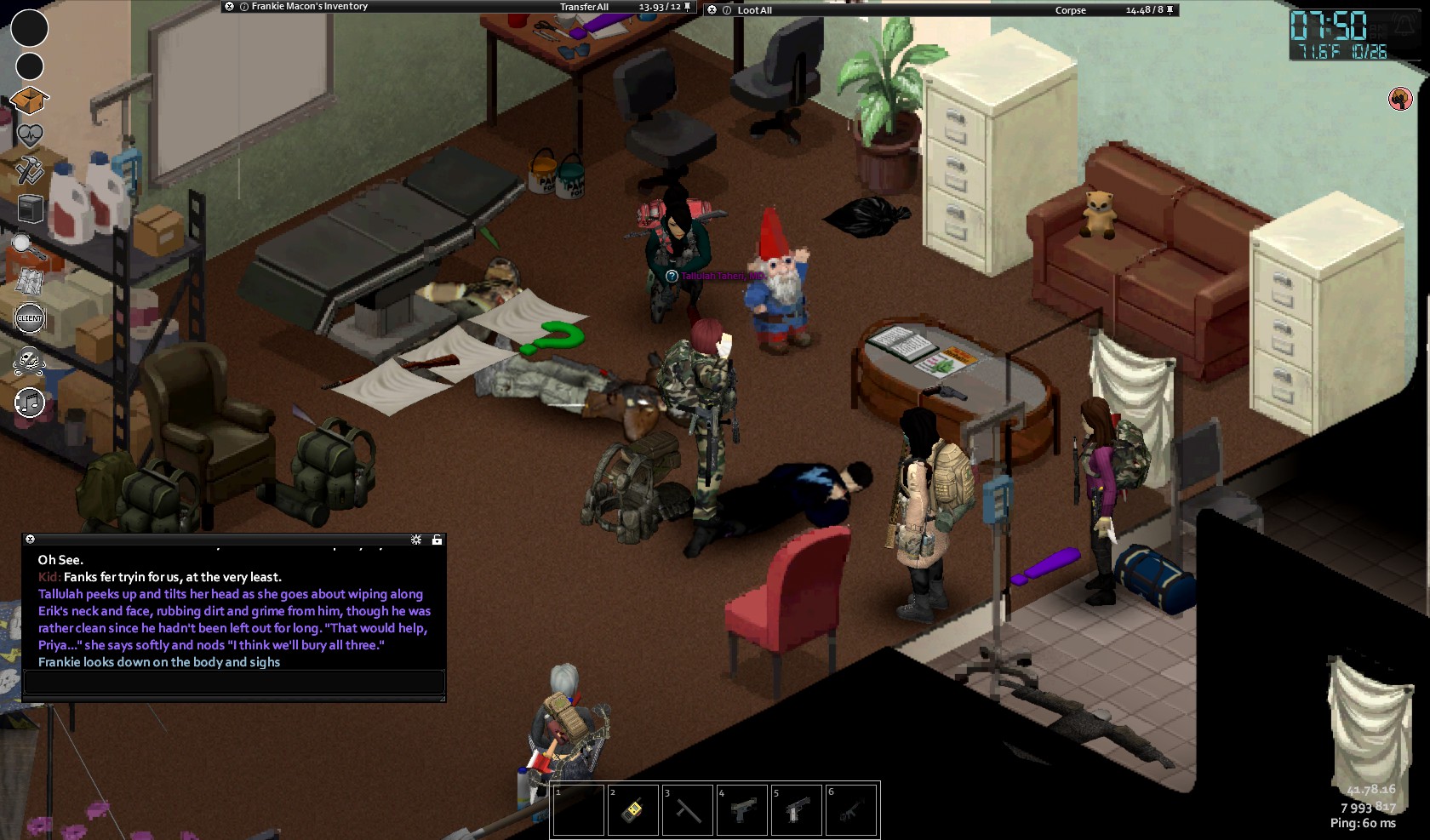
Task: Close the corpse loot panel
Action: coord(712,10)
